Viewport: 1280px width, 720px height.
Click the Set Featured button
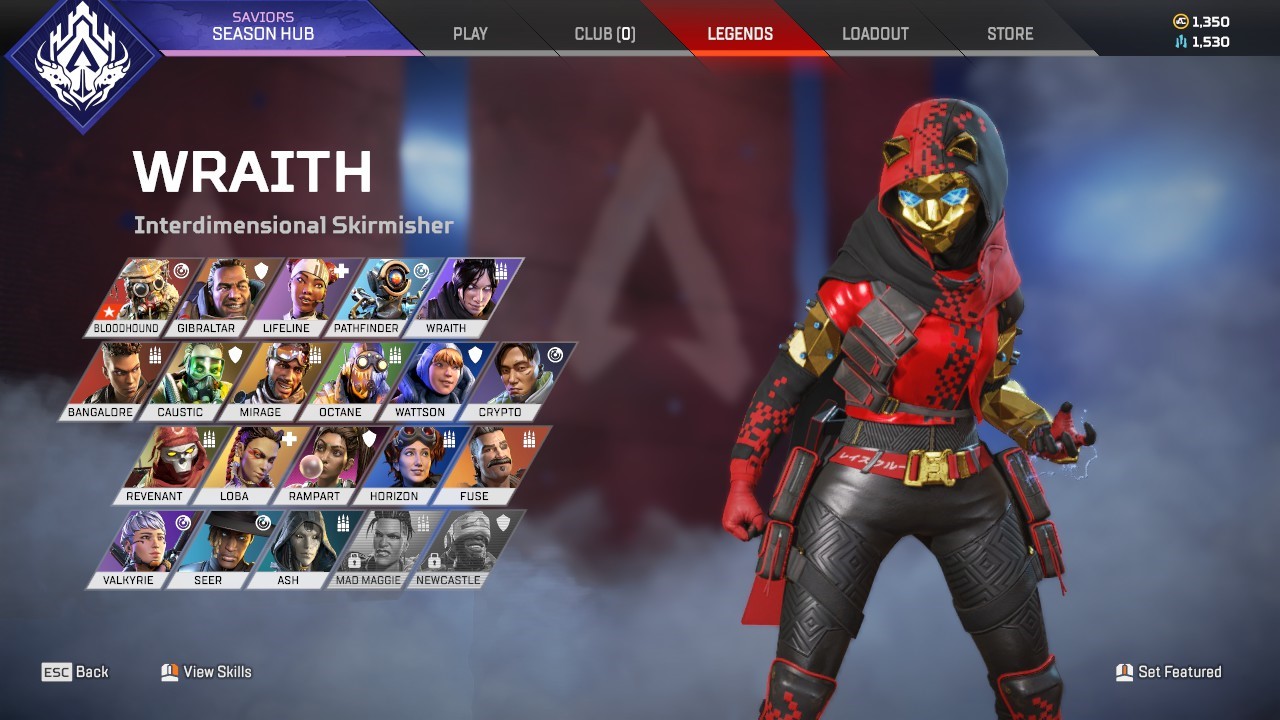click(1170, 672)
